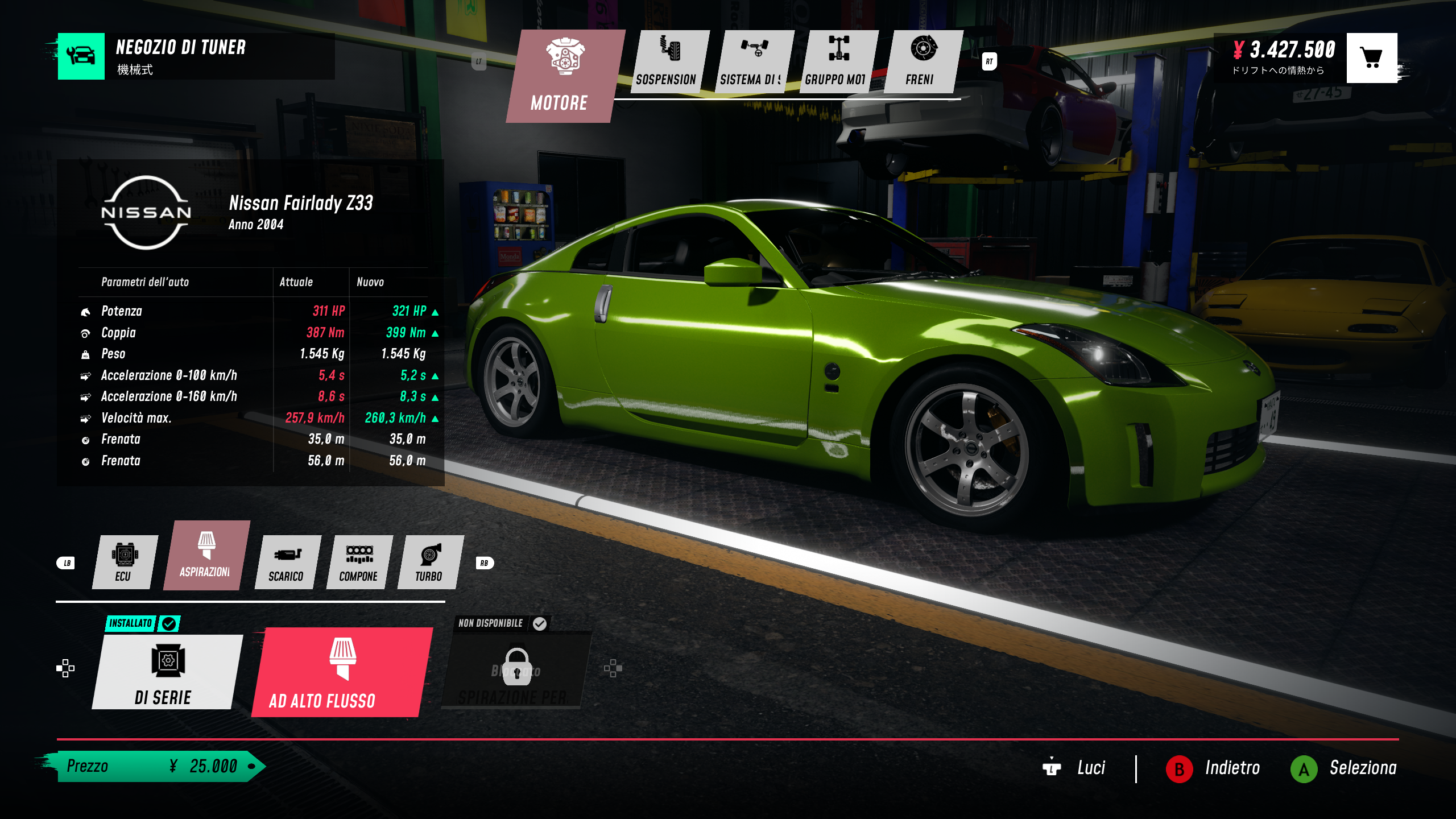Viewport: 1456px width, 819px height.
Task: Go back with the Indietro option
Action: click(x=1214, y=768)
